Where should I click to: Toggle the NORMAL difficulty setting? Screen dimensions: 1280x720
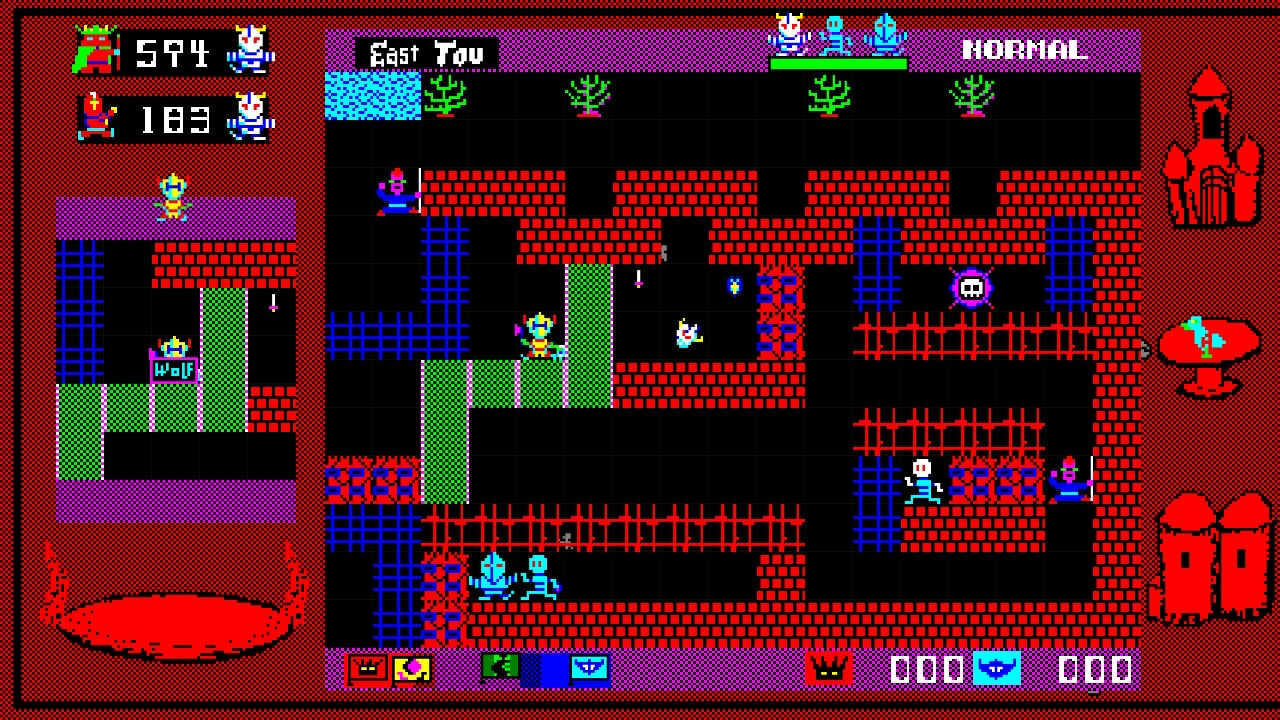(1025, 48)
